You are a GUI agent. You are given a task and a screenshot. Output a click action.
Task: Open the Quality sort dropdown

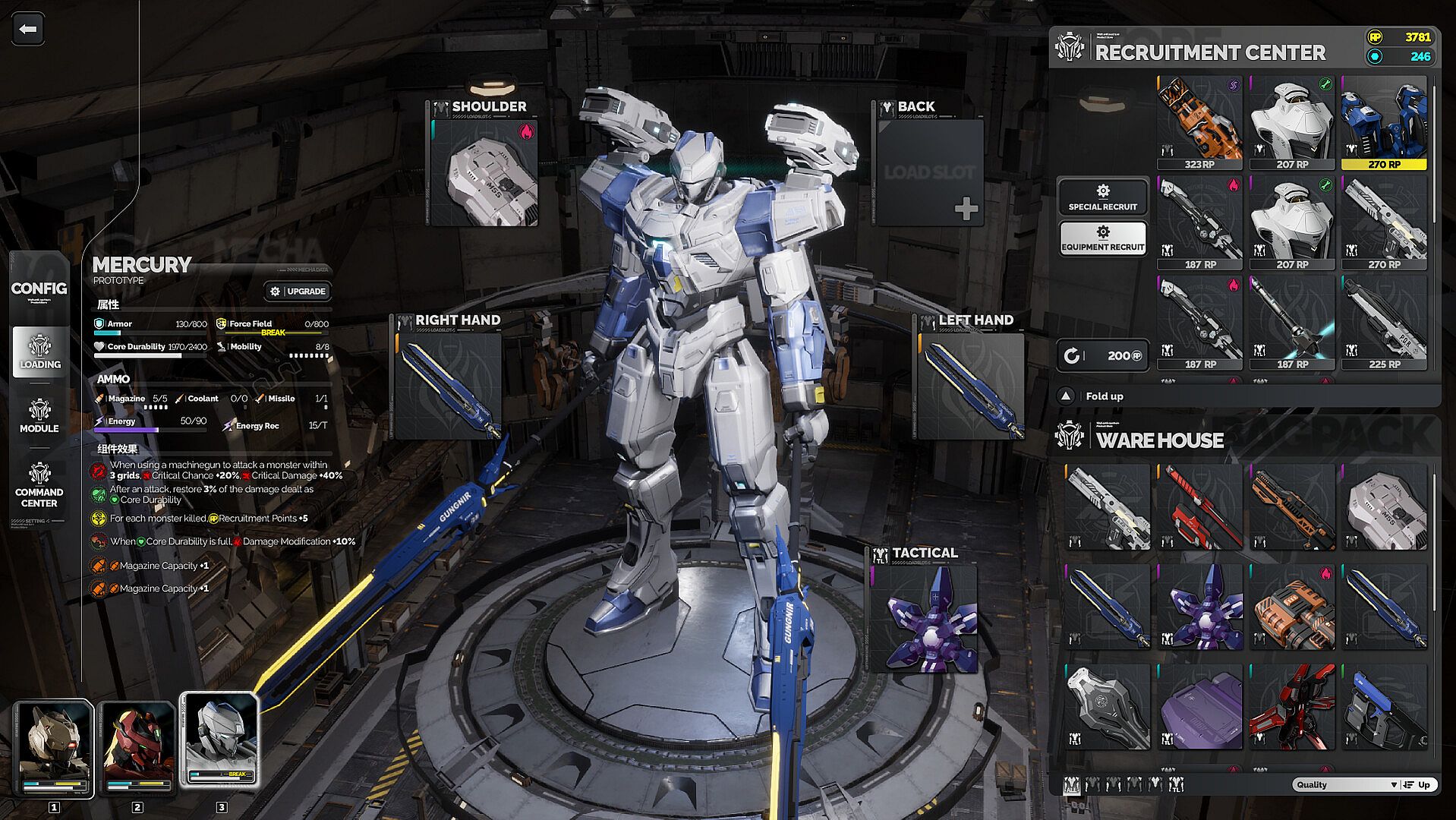(1344, 785)
